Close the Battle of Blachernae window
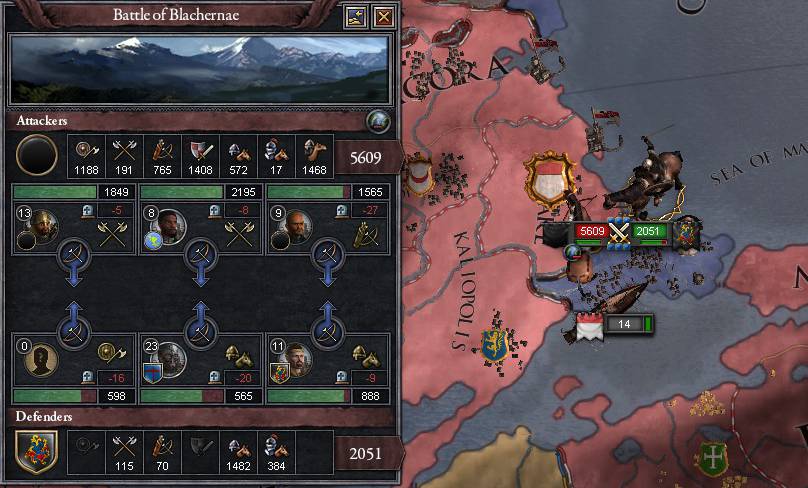The image size is (808, 488). (x=384, y=17)
